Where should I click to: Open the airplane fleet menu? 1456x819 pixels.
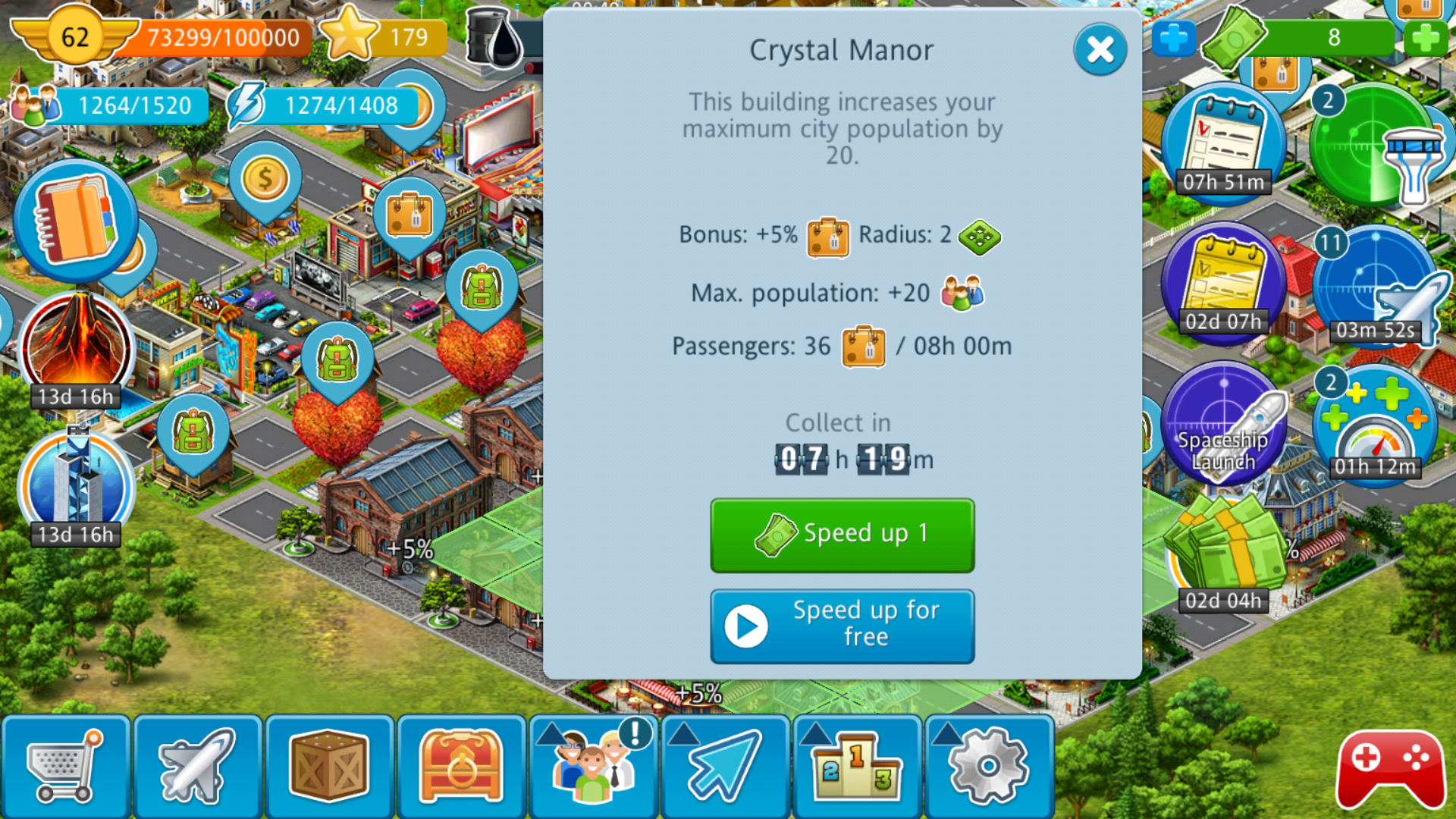click(x=197, y=767)
